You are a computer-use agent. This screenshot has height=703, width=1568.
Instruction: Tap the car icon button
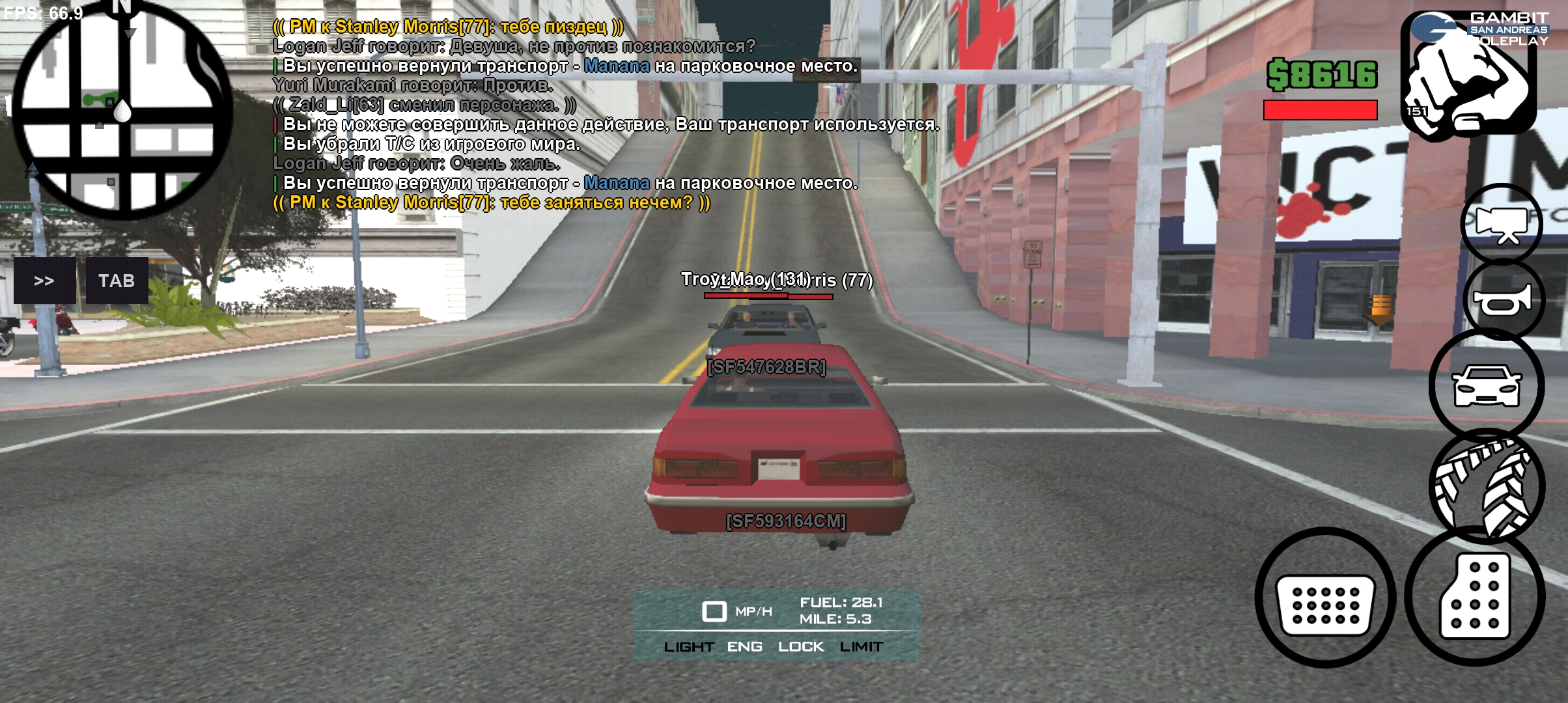(1487, 385)
